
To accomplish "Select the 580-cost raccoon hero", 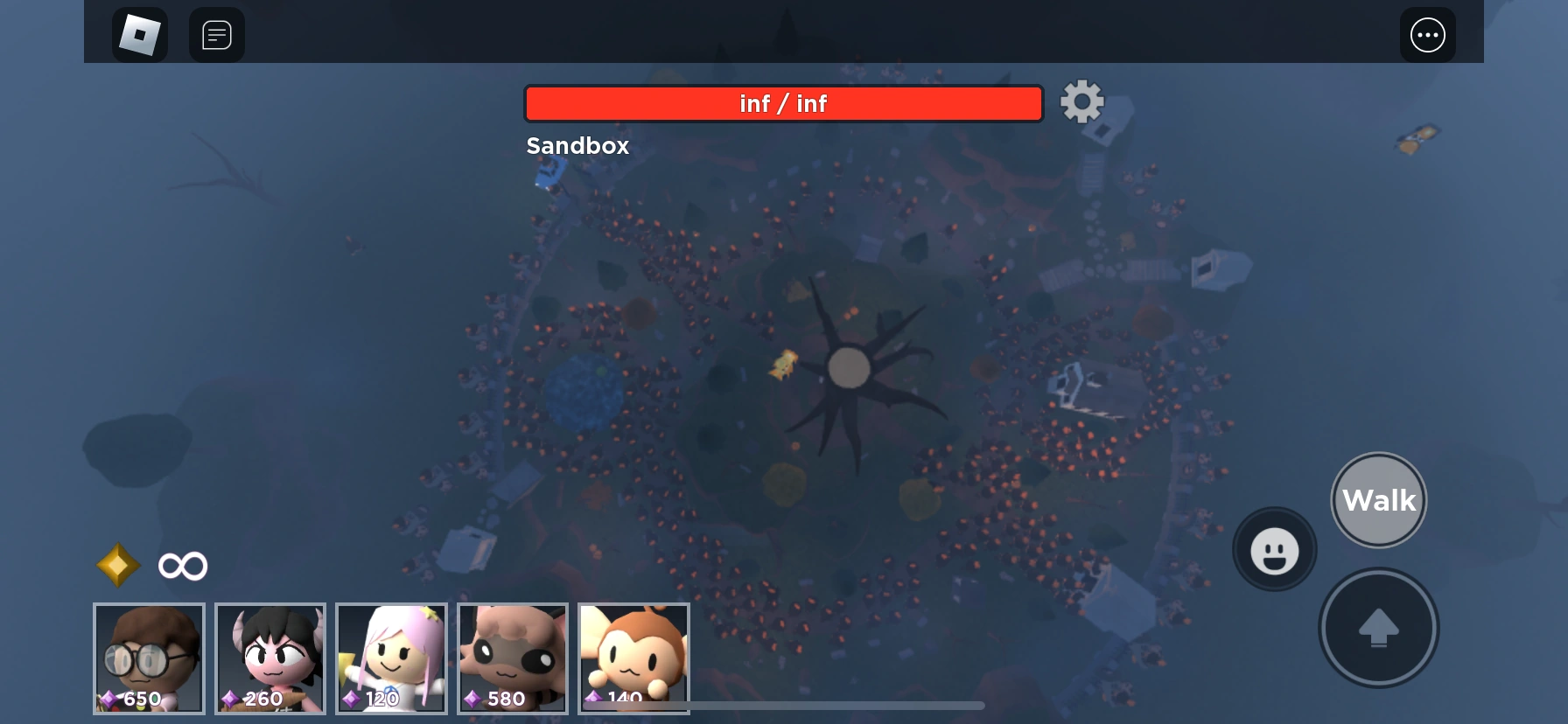I will (512, 658).
